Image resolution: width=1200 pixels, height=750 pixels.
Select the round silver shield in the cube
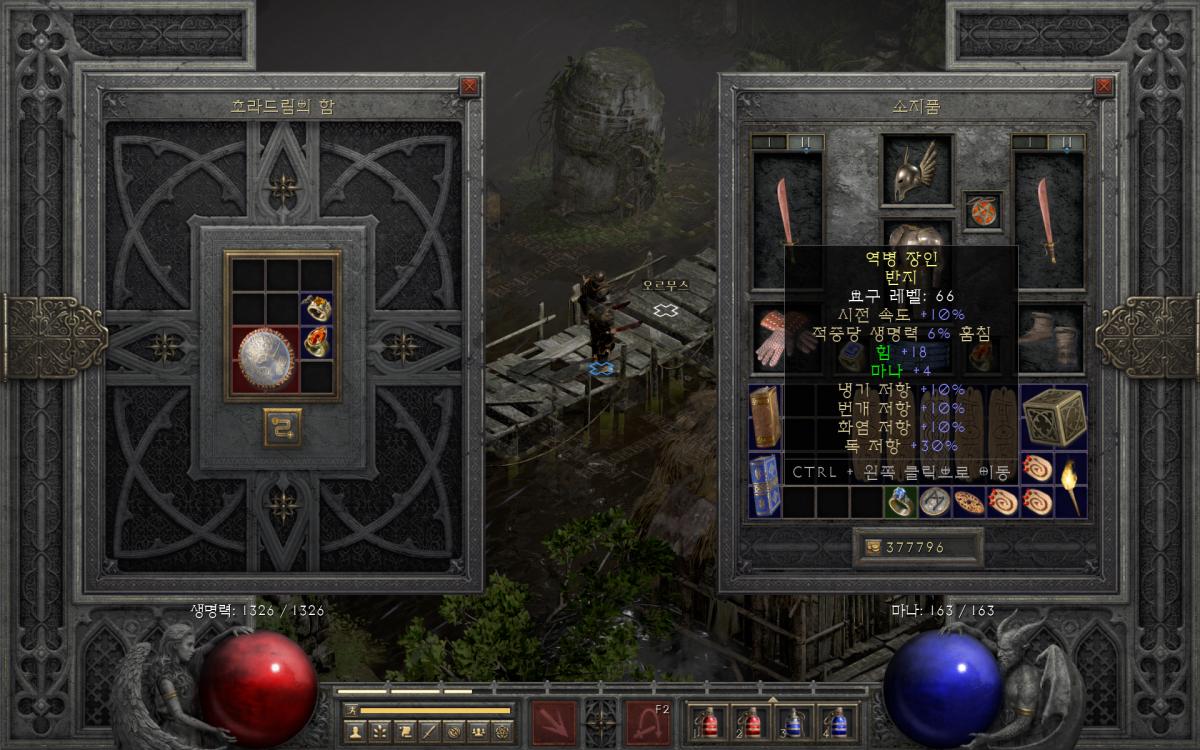click(265, 359)
